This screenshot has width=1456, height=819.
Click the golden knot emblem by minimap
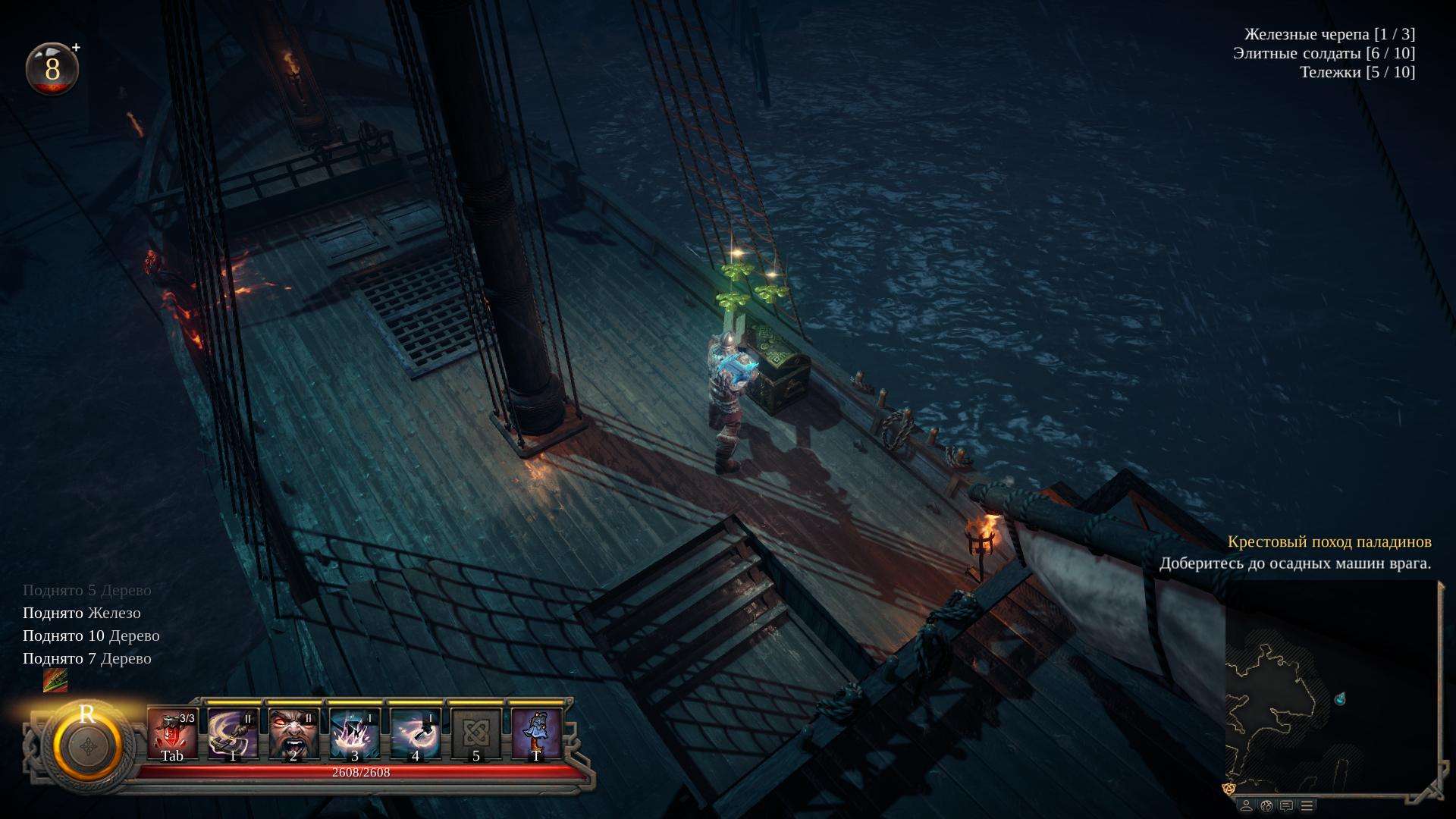1230,789
